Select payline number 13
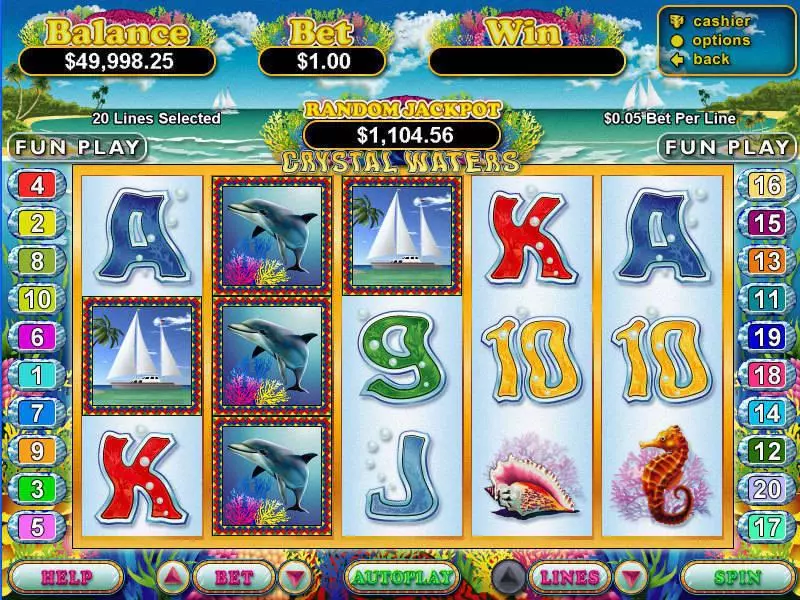This screenshot has width=800, height=600. (x=766, y=261)
